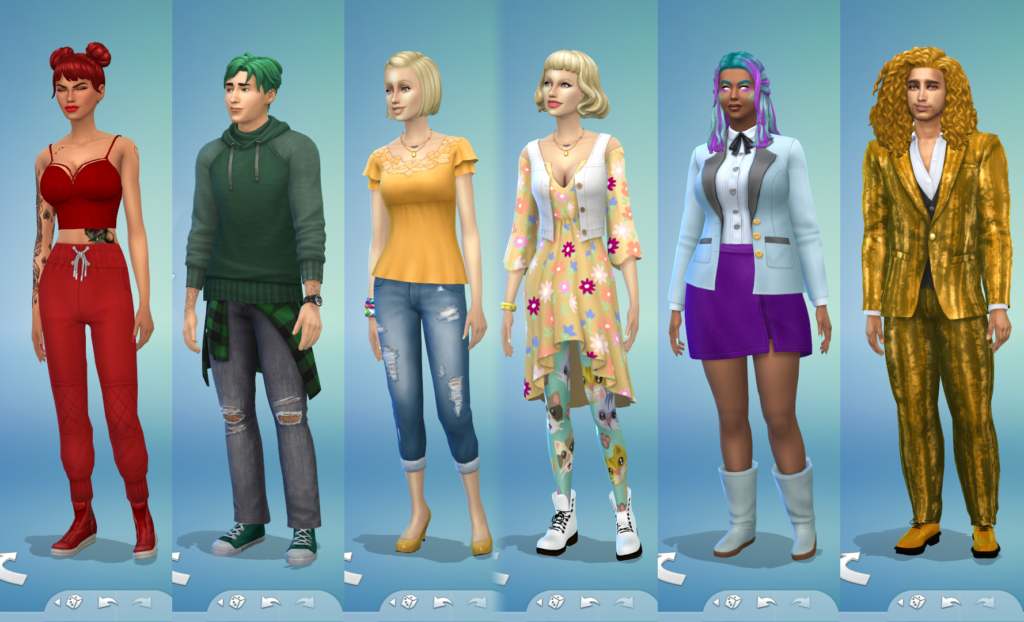Viewport: 1024px width, 622px height.
Task: Undo the last change for the red-haired Sim
Action: point(105,602)
